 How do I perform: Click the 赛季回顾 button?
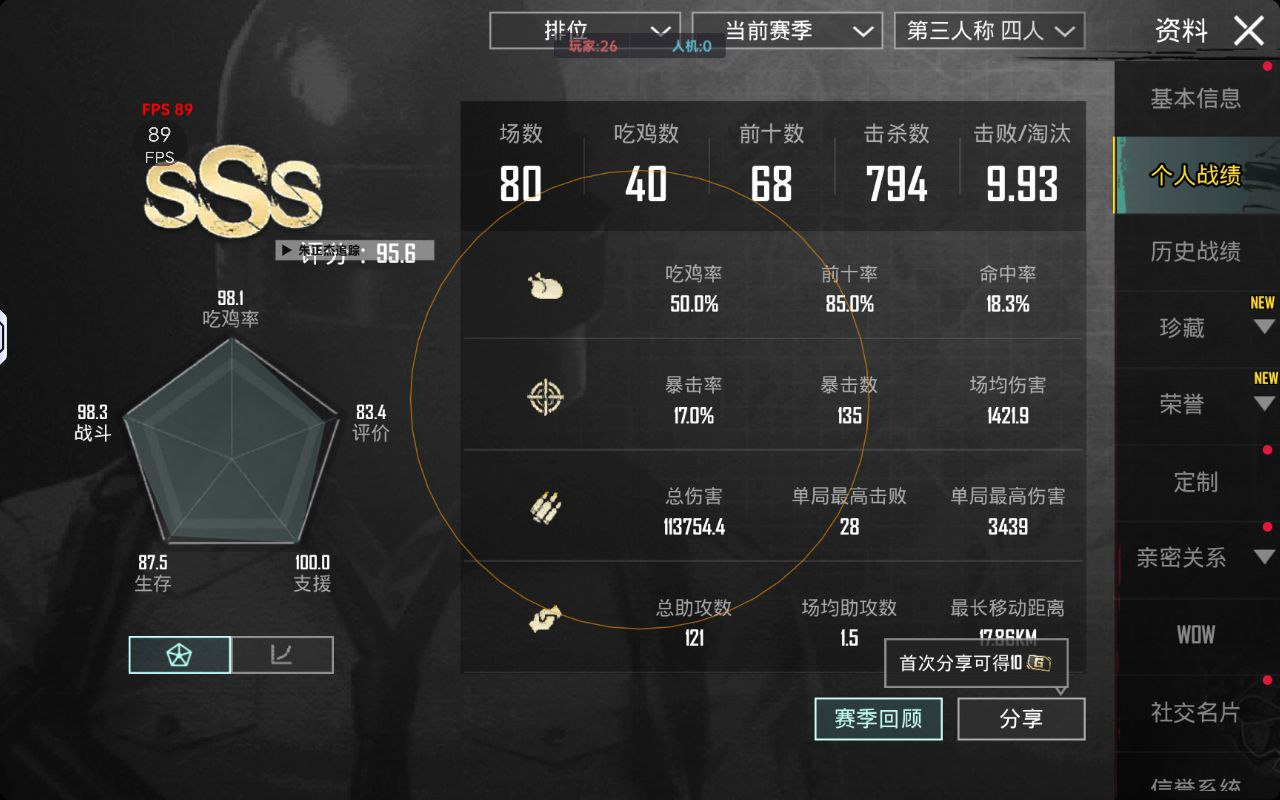click(878, 718)
